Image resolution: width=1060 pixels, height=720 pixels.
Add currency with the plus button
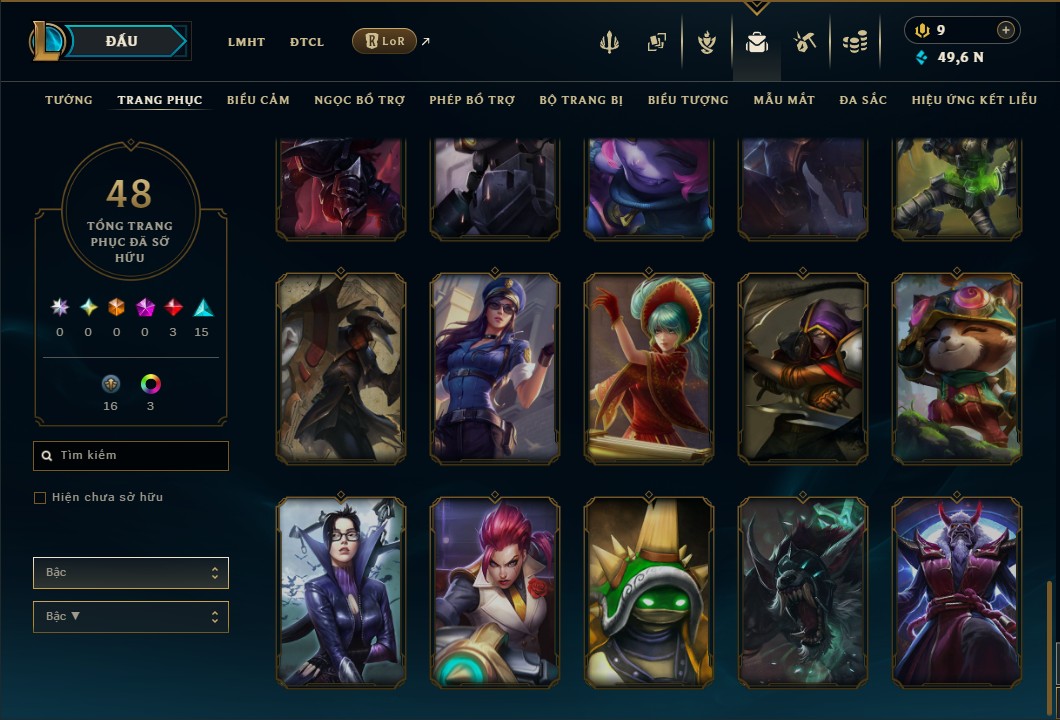click(1006, 31)
